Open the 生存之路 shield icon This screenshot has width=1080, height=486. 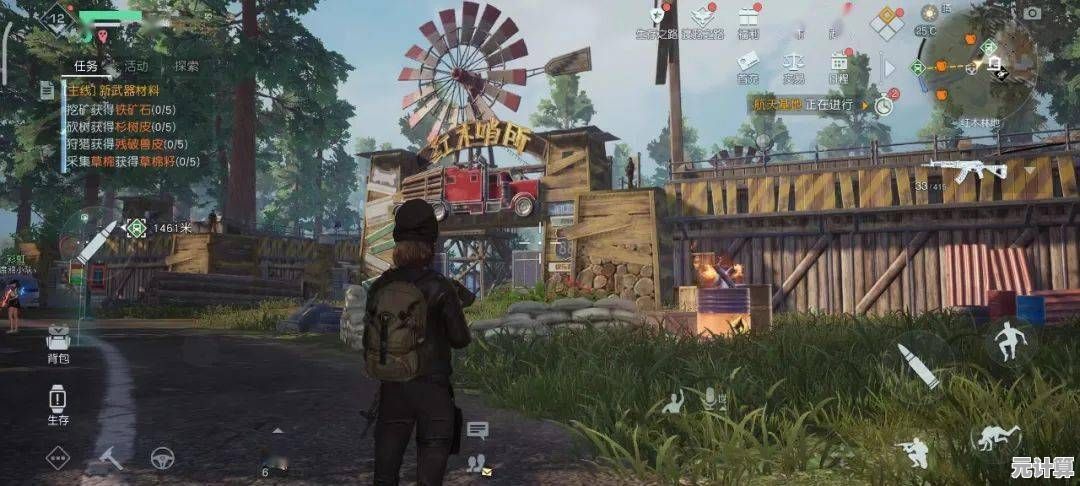(657, 17)
